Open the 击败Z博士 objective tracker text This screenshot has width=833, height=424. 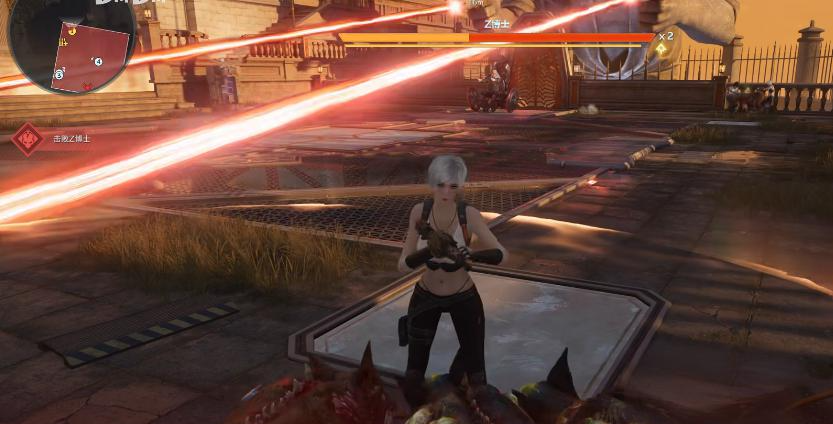pyautogui.click(x=72, y=139)
